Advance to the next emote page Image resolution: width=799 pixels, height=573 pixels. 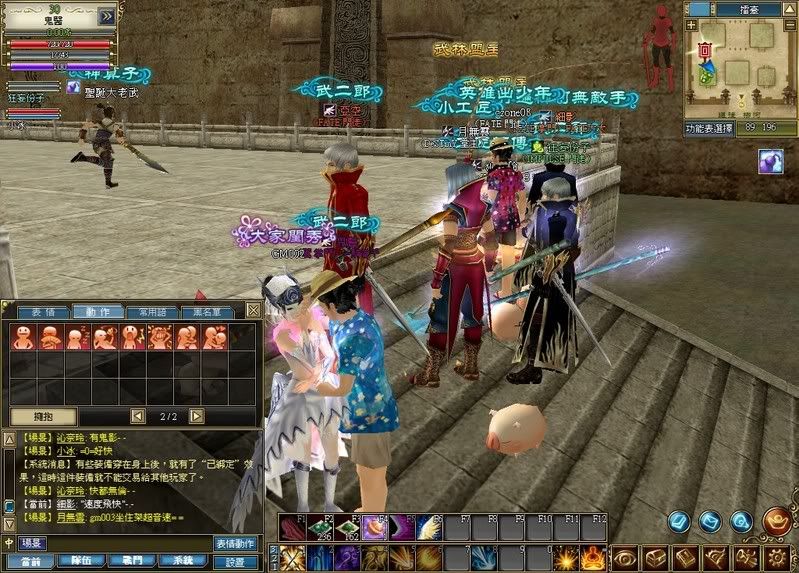coord(196,415)
